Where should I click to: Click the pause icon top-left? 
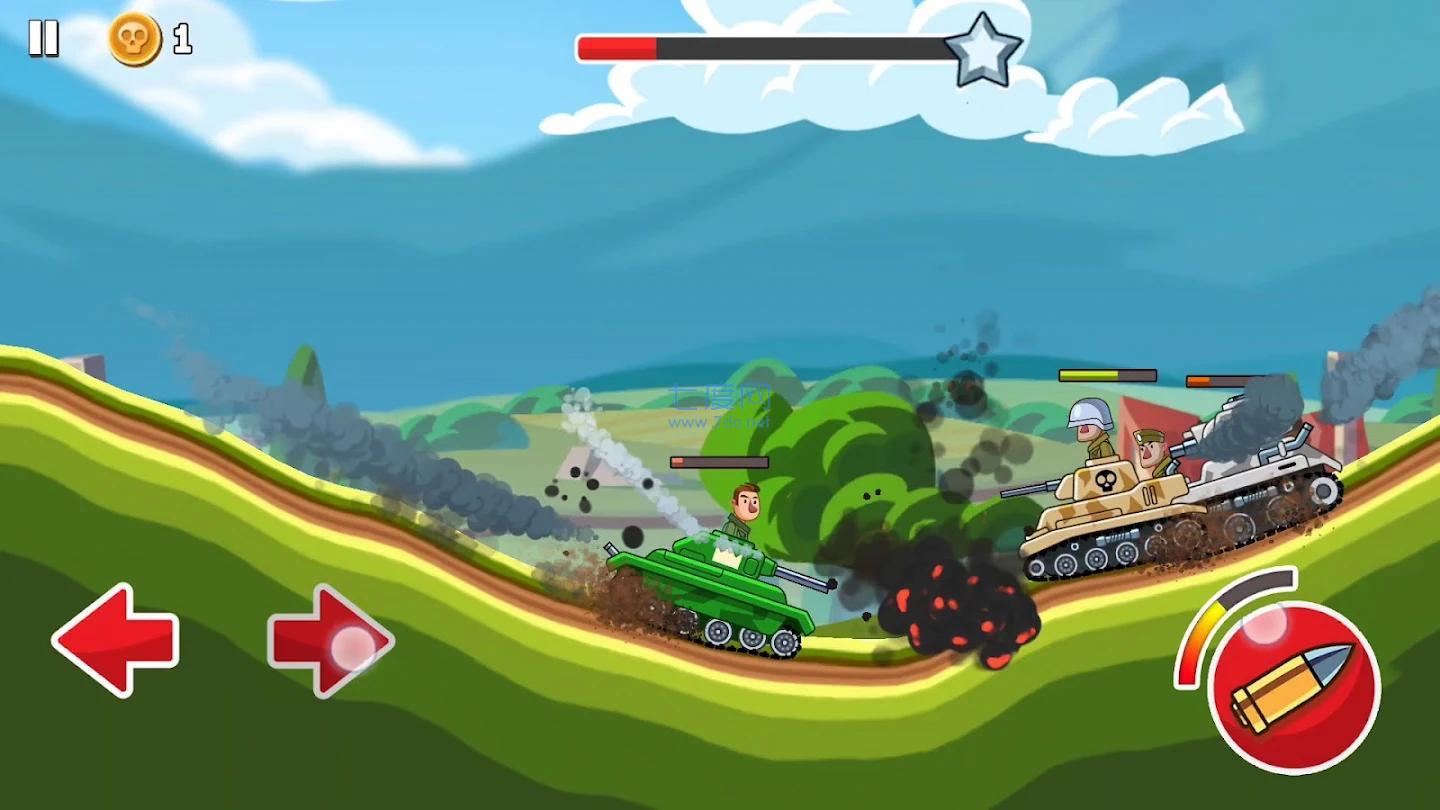[44, 40]
